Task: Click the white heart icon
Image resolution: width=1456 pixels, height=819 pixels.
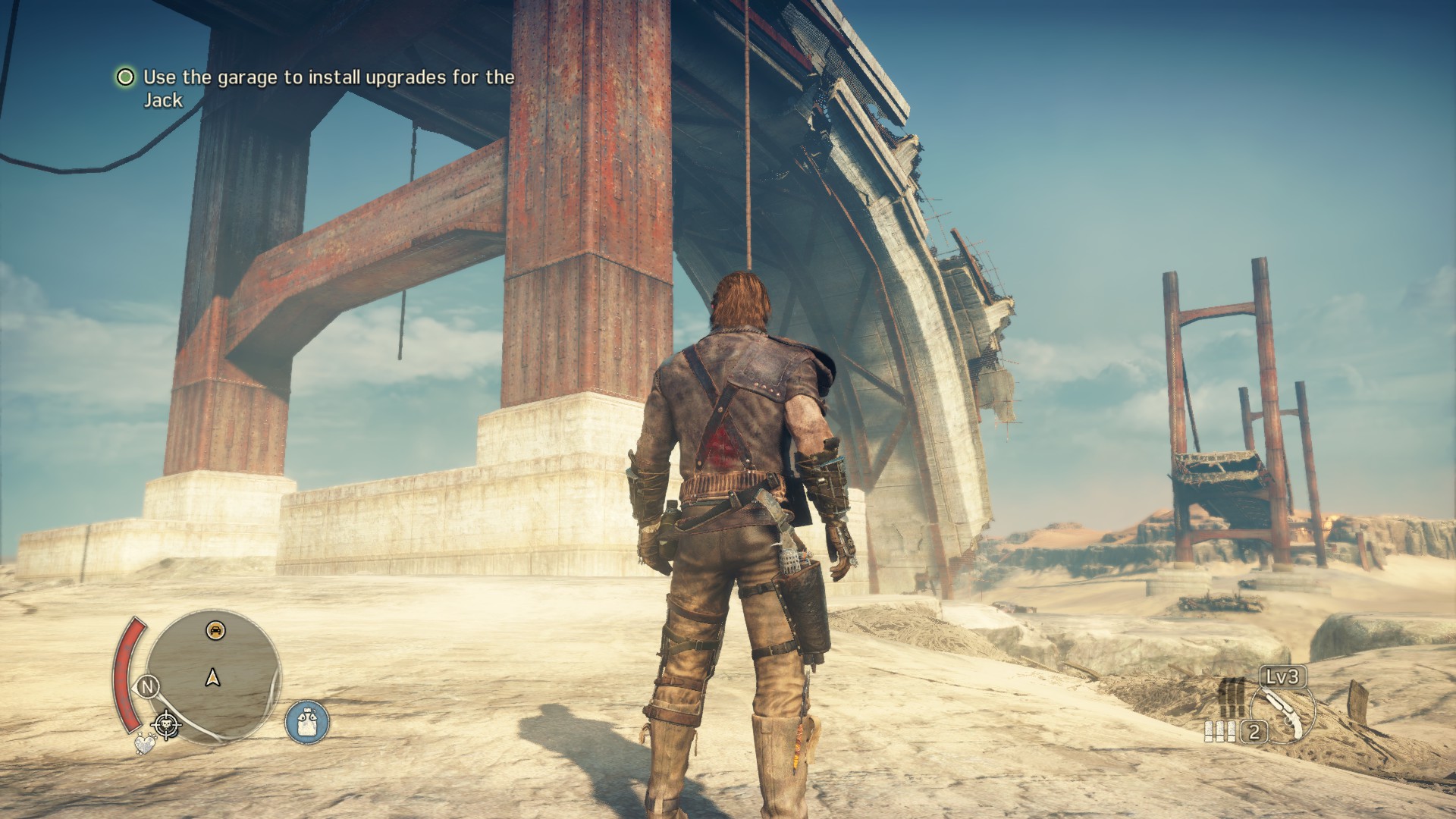Action: pyautogui.click(x=143, y=745)
